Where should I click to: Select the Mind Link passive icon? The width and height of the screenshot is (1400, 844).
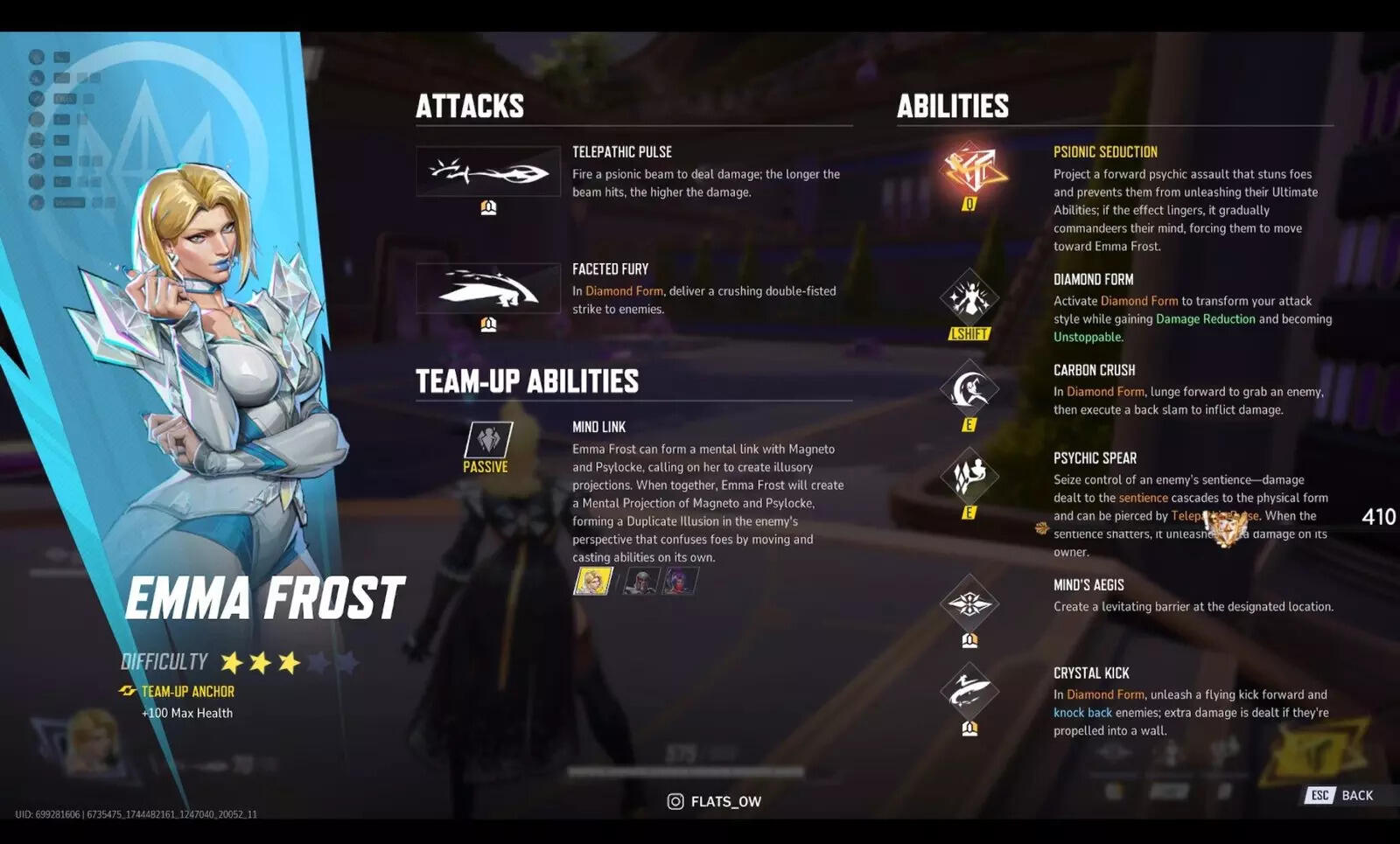coord(487,439)
